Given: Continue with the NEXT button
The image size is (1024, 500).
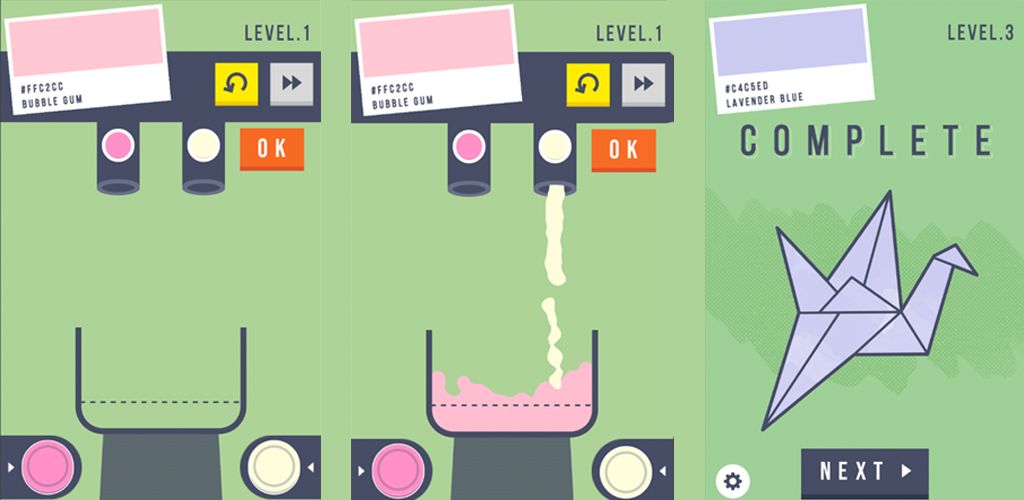Looking at the screenshot, I should (865, 471).
